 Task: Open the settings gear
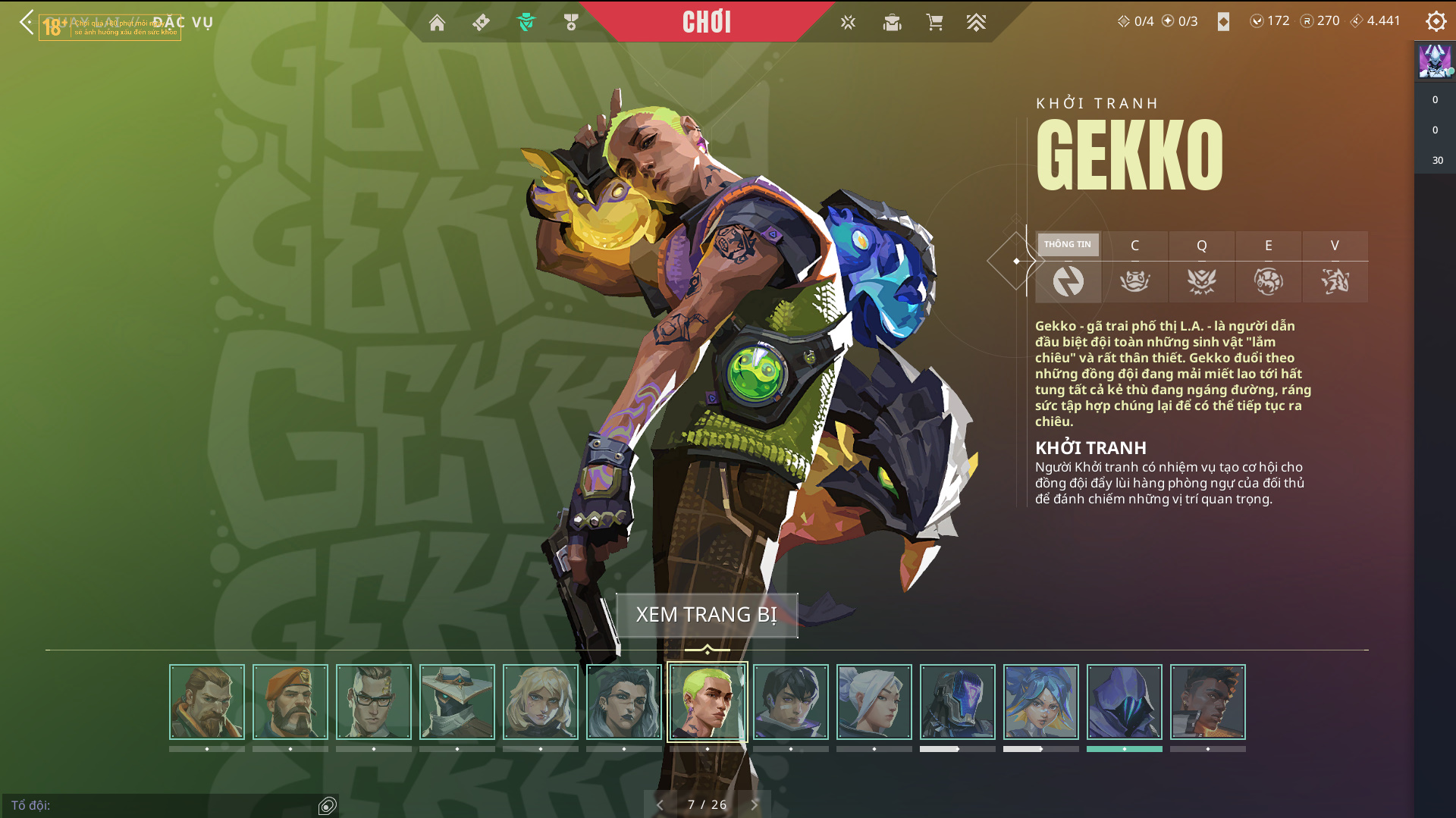[x=1436, y=21]
